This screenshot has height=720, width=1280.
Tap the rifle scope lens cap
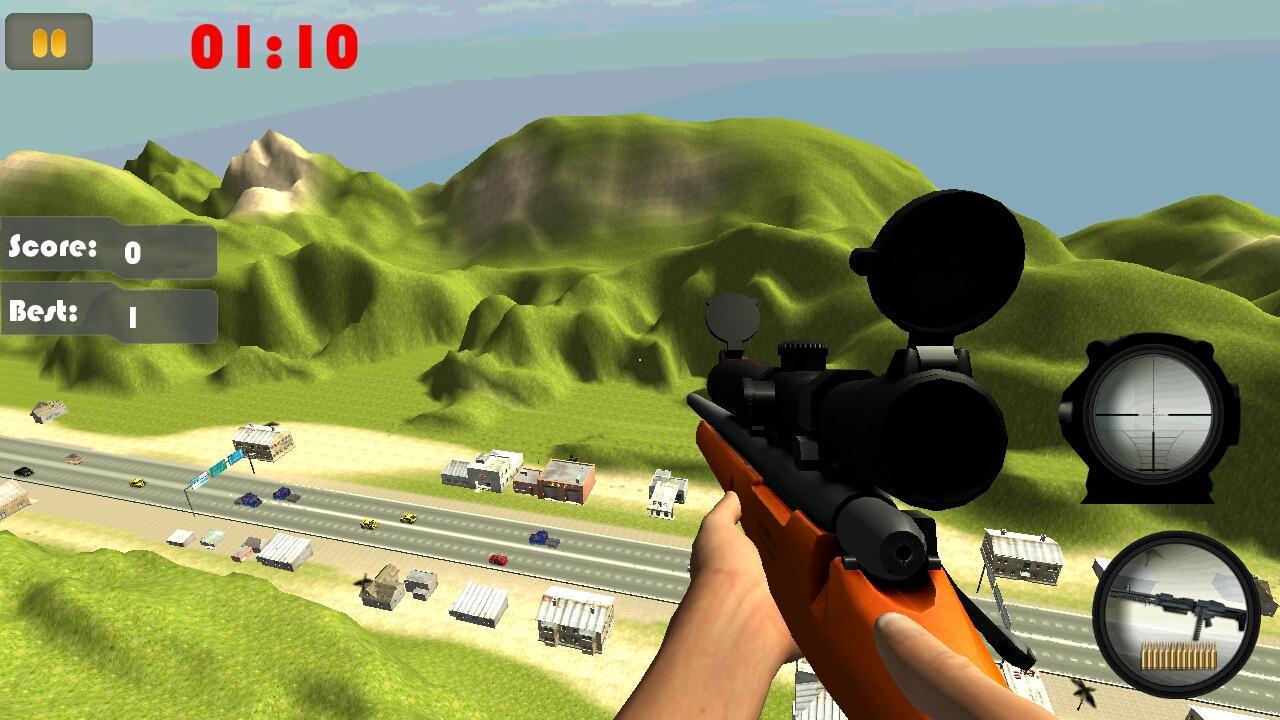(x=940, y=260)
